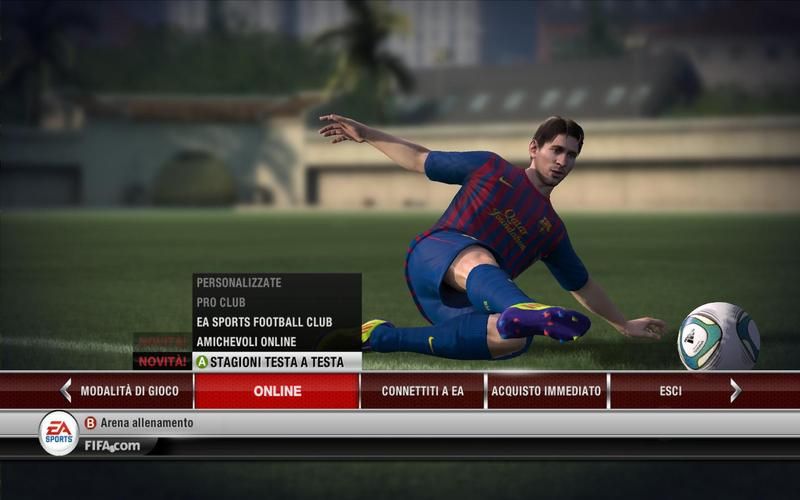Click the right arrow on menu bar
This screenshot has height=500, width=800.
point(735,391)
